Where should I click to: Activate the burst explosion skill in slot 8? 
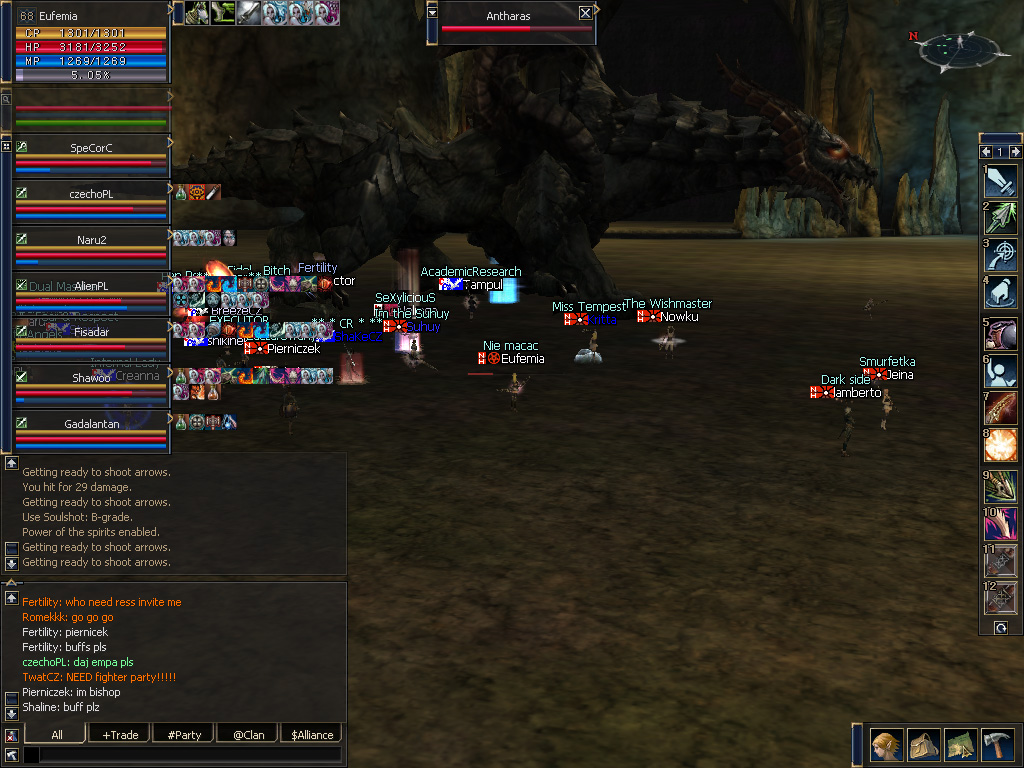click(x=1001, y=445)
